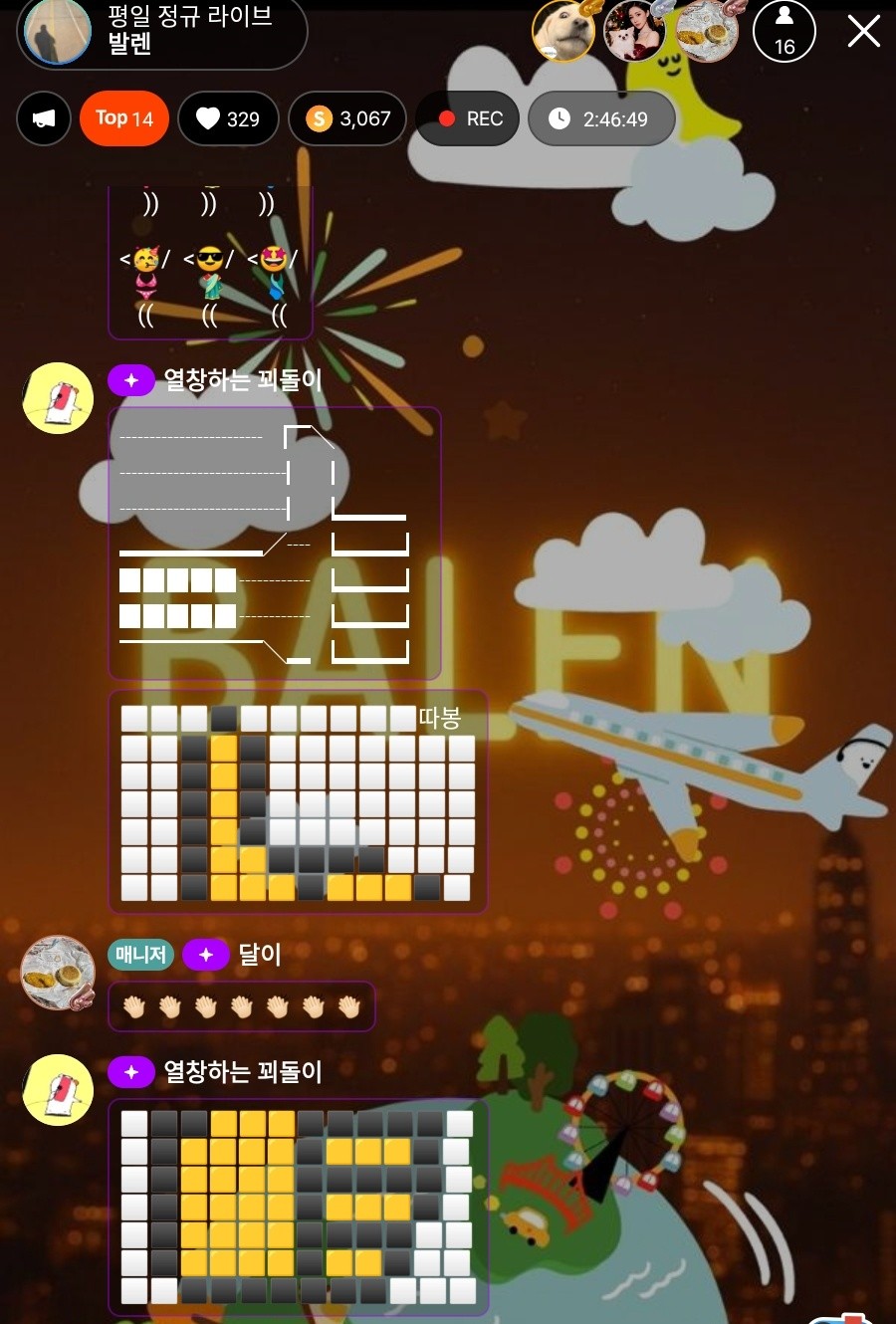Image resolution: width=896 pixels, height=1324 pixels.
Task: Tap 달이's clapping hands chat message
Action: click(241, 1006)
